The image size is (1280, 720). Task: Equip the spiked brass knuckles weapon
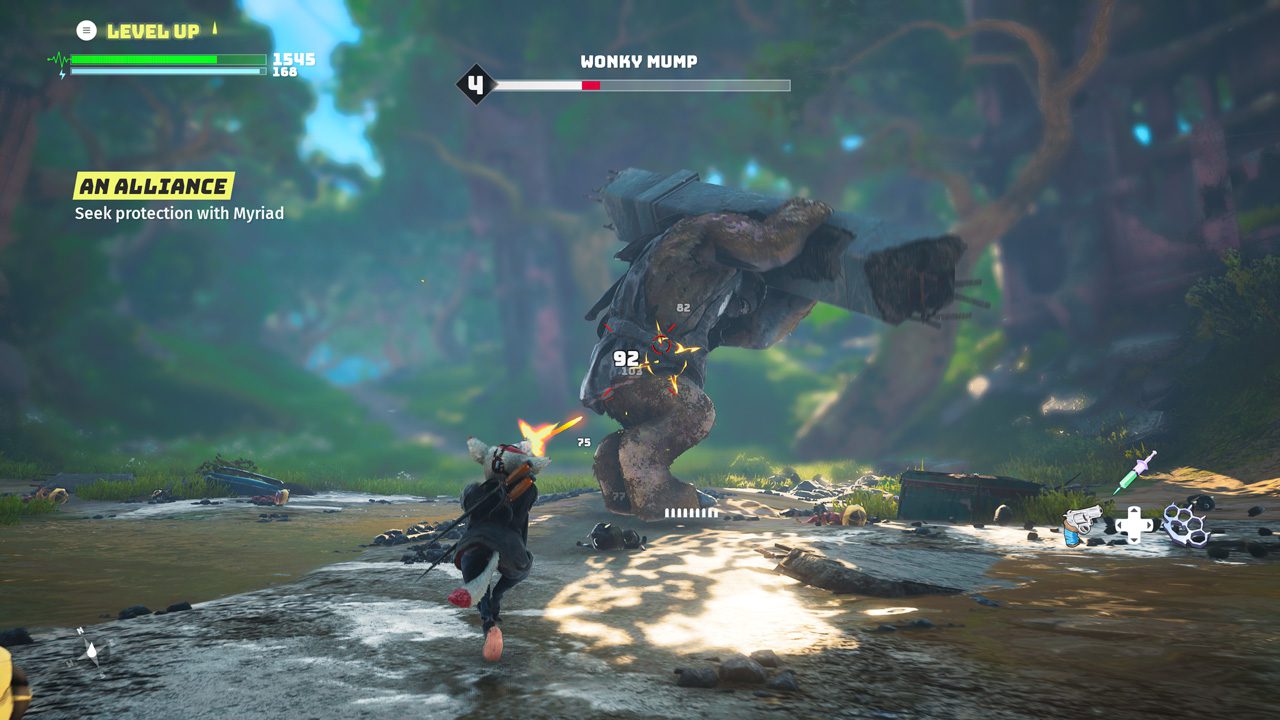1185,523
